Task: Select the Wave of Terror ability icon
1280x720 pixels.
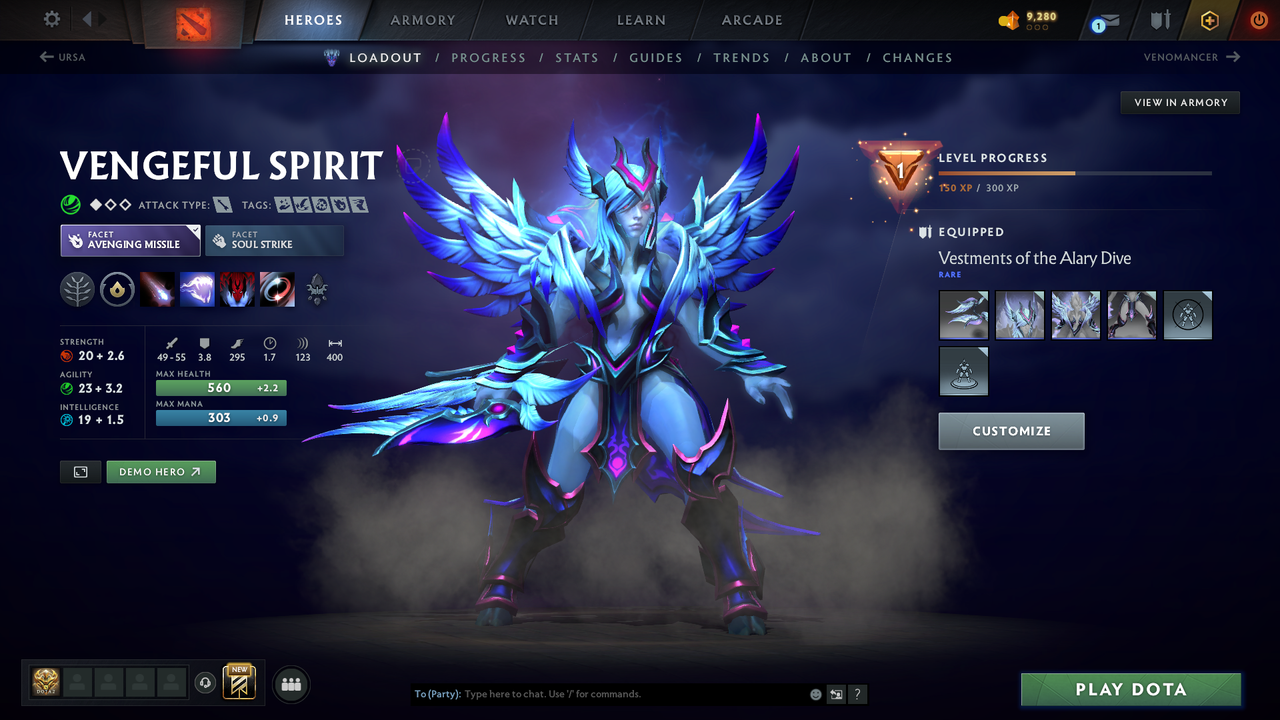Action: tap(197, 289)
